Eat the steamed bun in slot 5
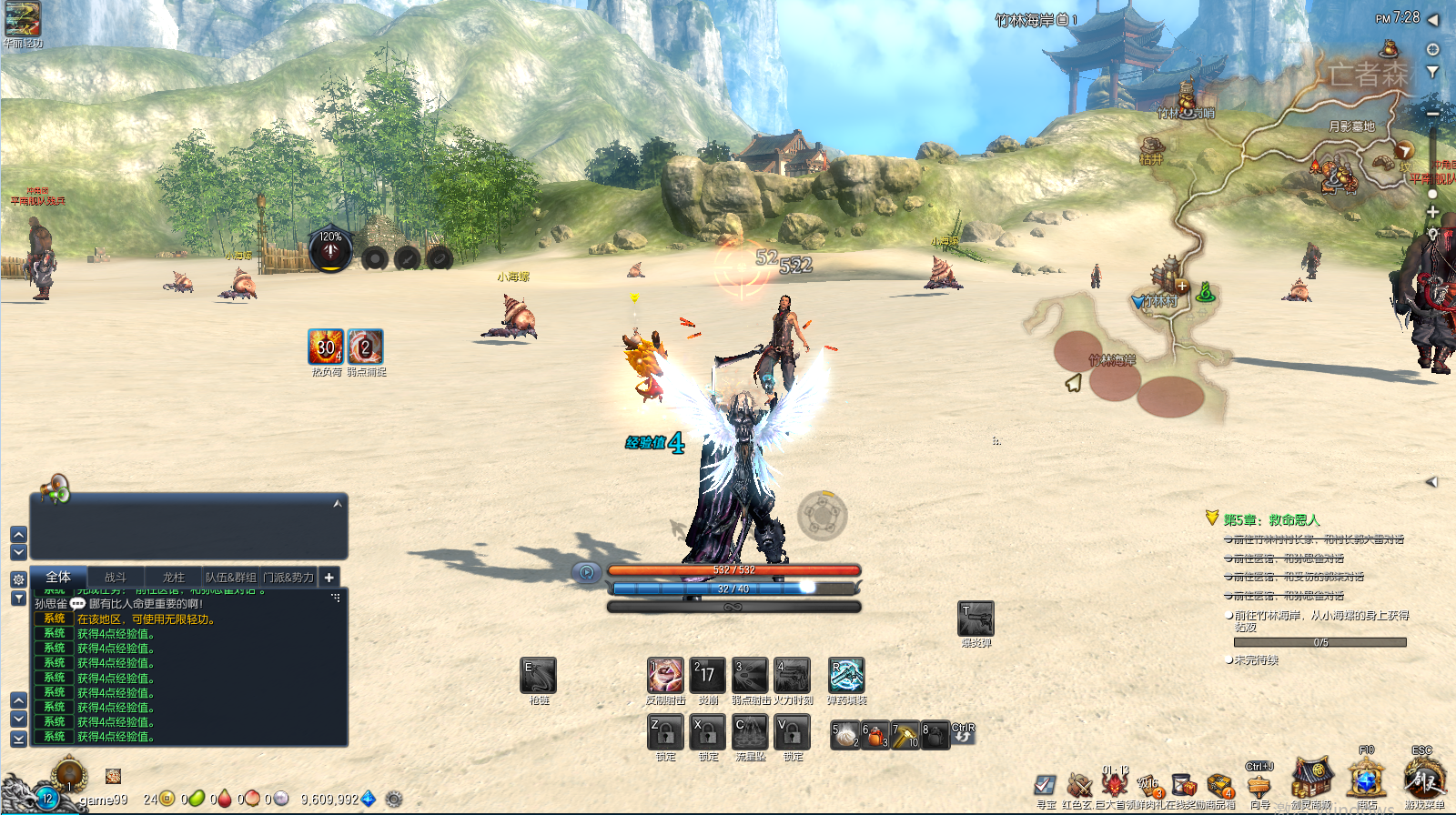The image size is (1456, 815). pos(845,735)
